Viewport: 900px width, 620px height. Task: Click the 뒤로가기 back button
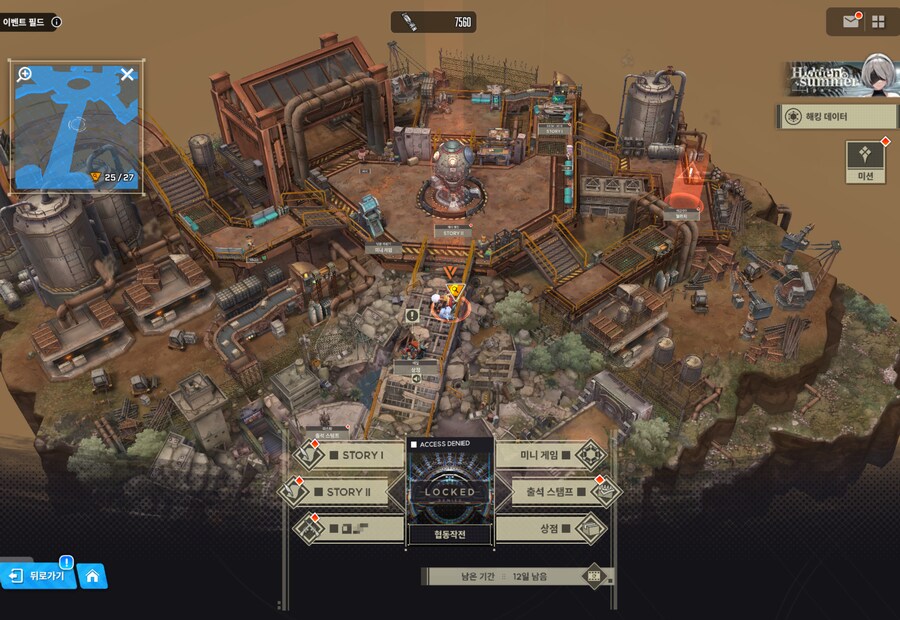[x=39, y=576]
